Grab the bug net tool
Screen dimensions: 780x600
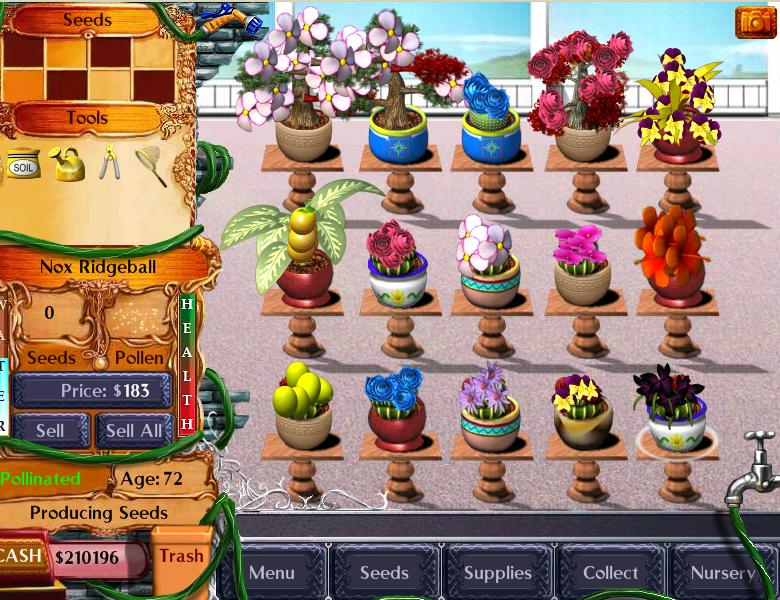[x=149, y=164]
